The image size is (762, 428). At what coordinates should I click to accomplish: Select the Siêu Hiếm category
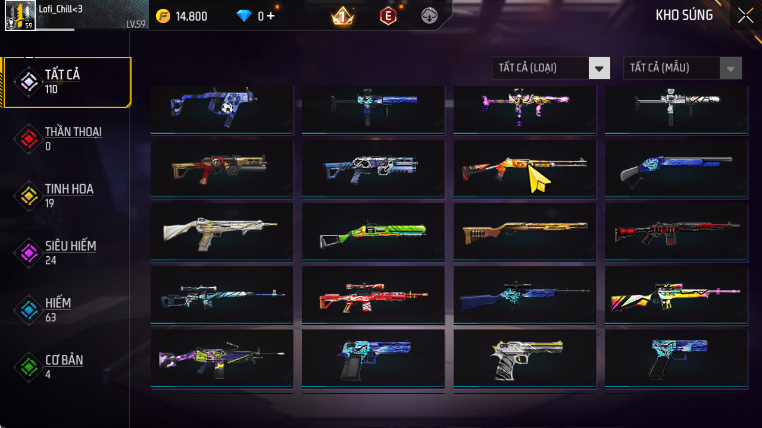point(66,252)
